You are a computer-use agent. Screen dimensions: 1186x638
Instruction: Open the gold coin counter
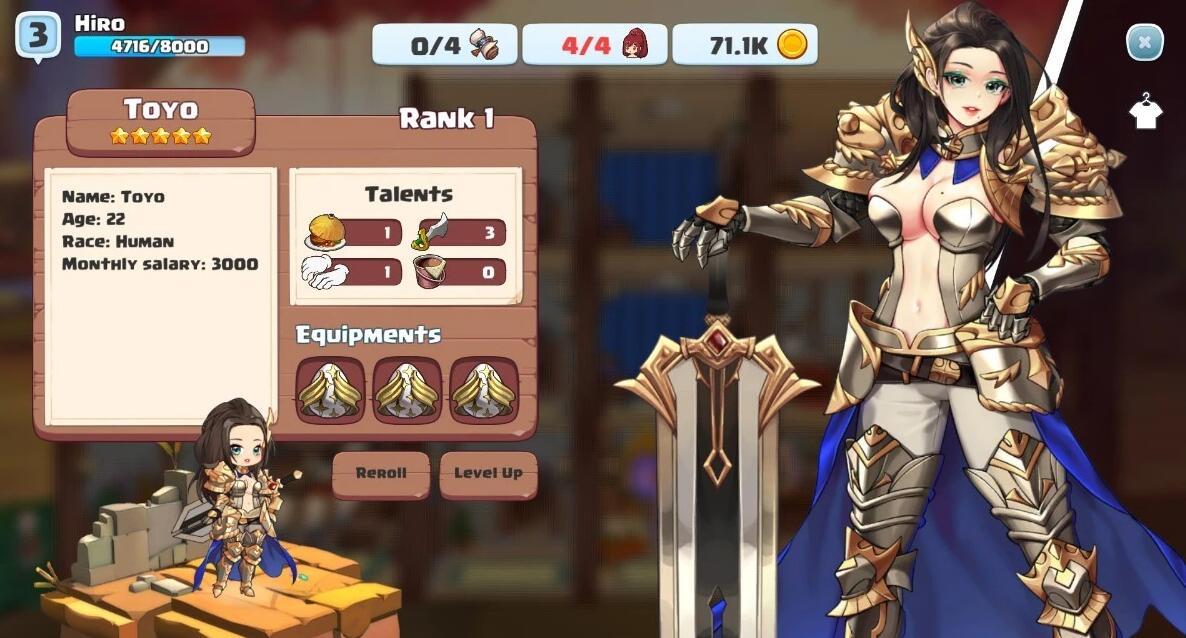(745, 45)
